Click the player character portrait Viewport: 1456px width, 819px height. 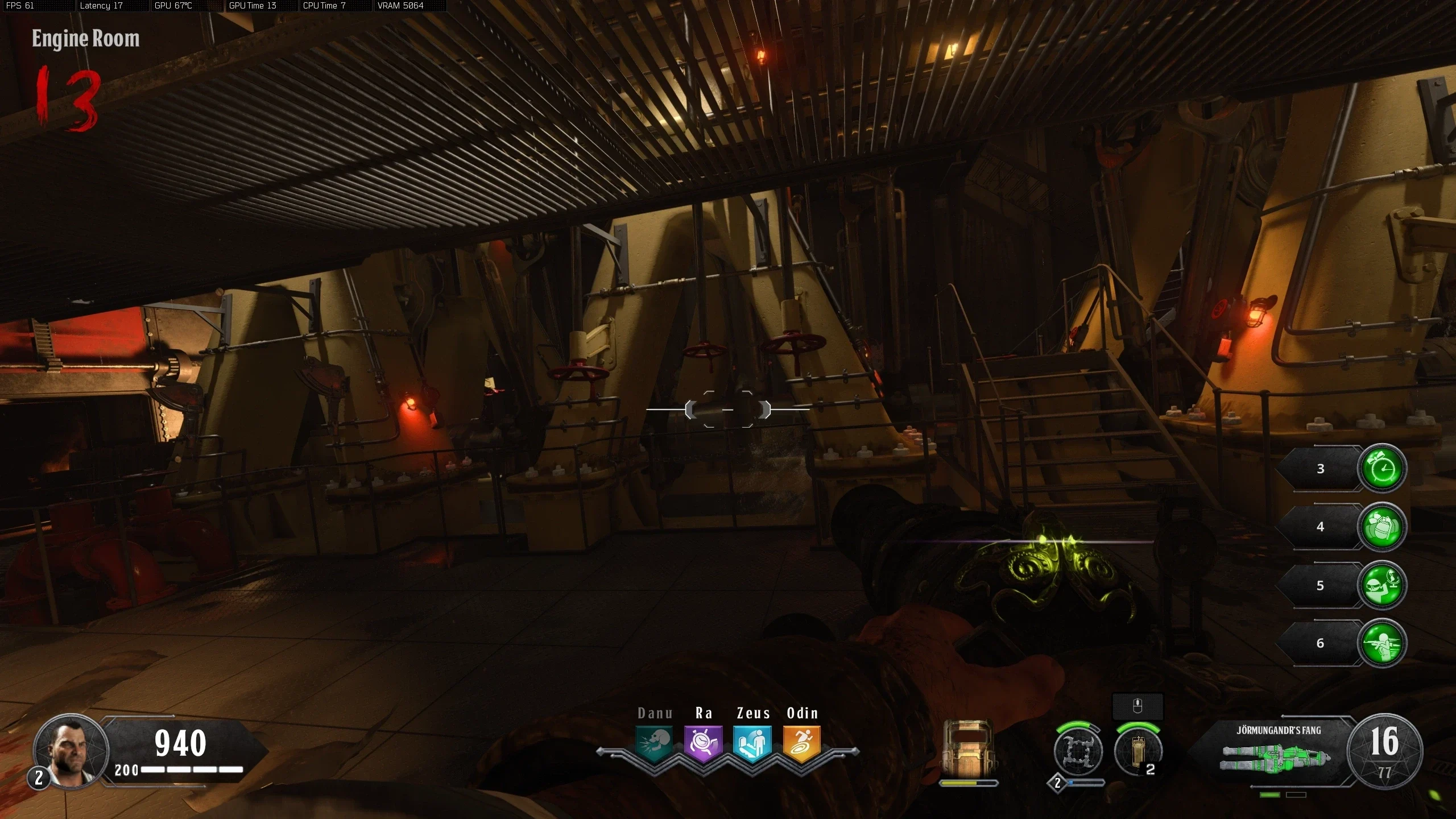point(71,751)
